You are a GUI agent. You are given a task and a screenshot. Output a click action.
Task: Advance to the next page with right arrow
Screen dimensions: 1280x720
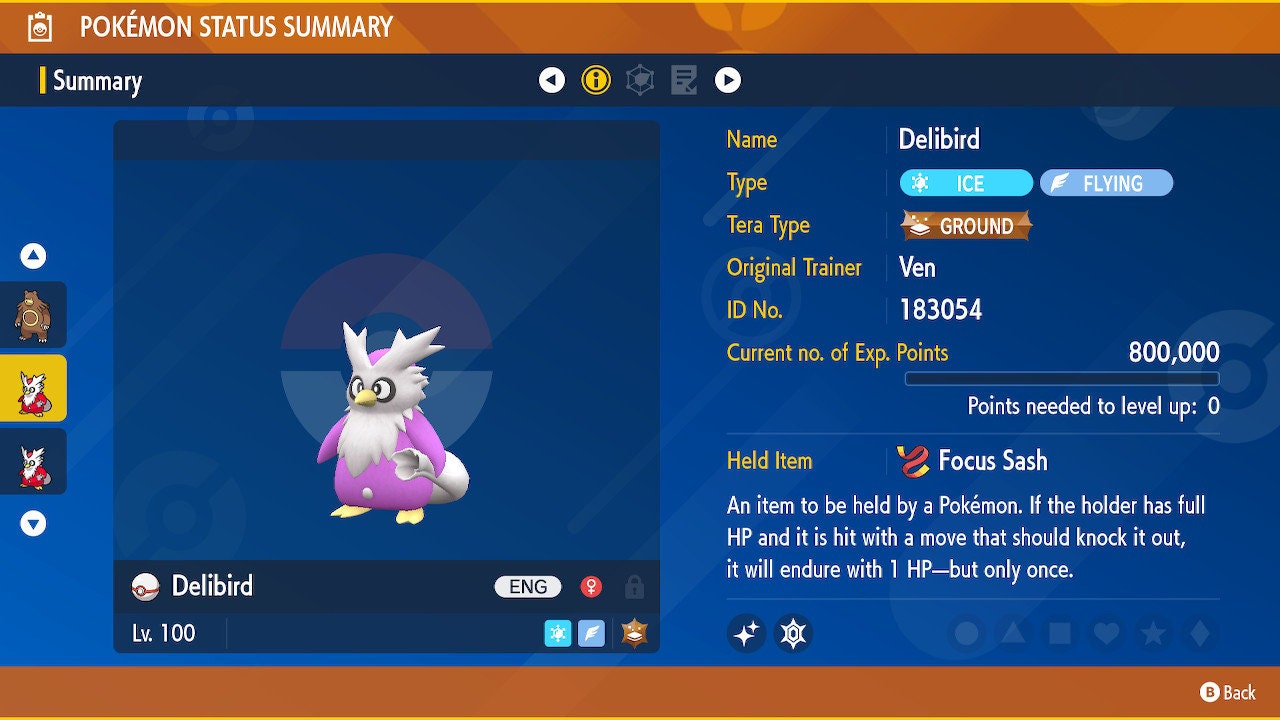[x=728, y=79]
